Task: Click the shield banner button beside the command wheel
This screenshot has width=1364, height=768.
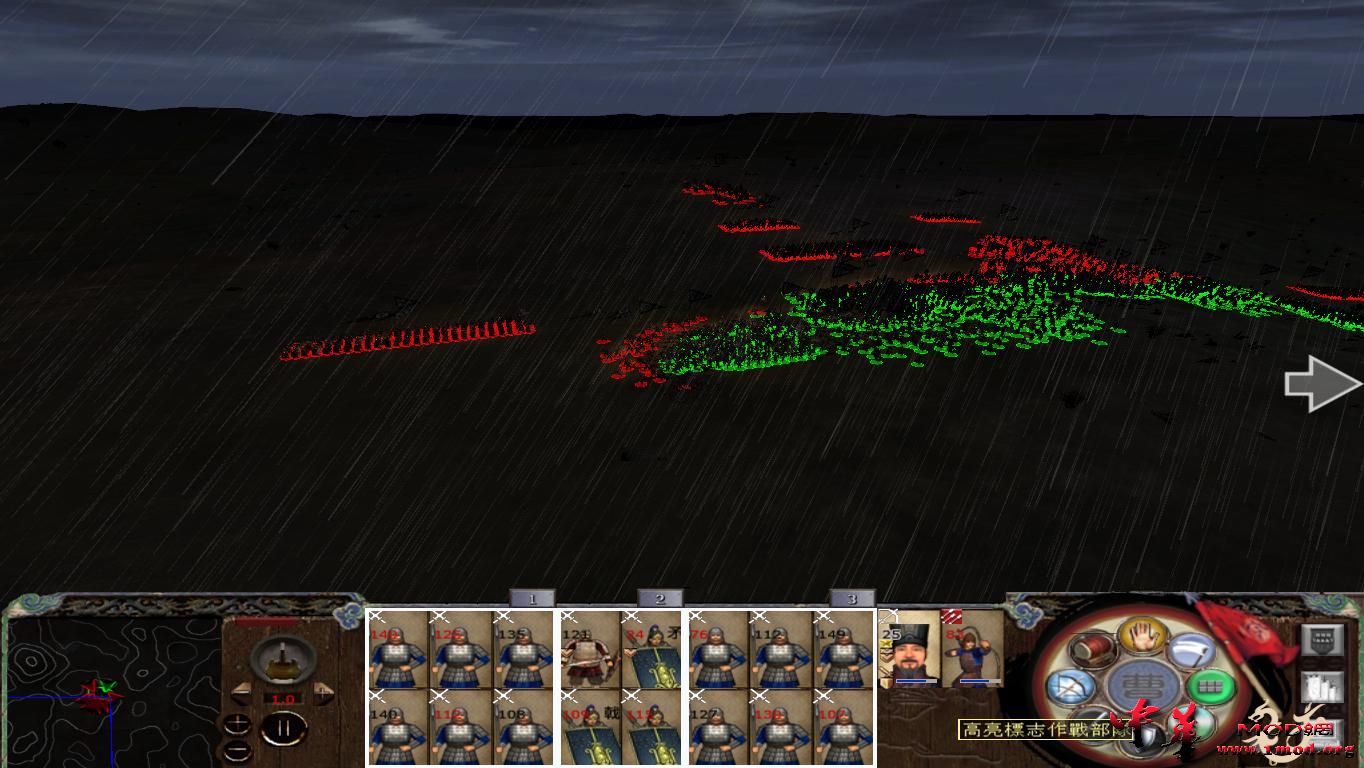Action: click(1322, 639)
